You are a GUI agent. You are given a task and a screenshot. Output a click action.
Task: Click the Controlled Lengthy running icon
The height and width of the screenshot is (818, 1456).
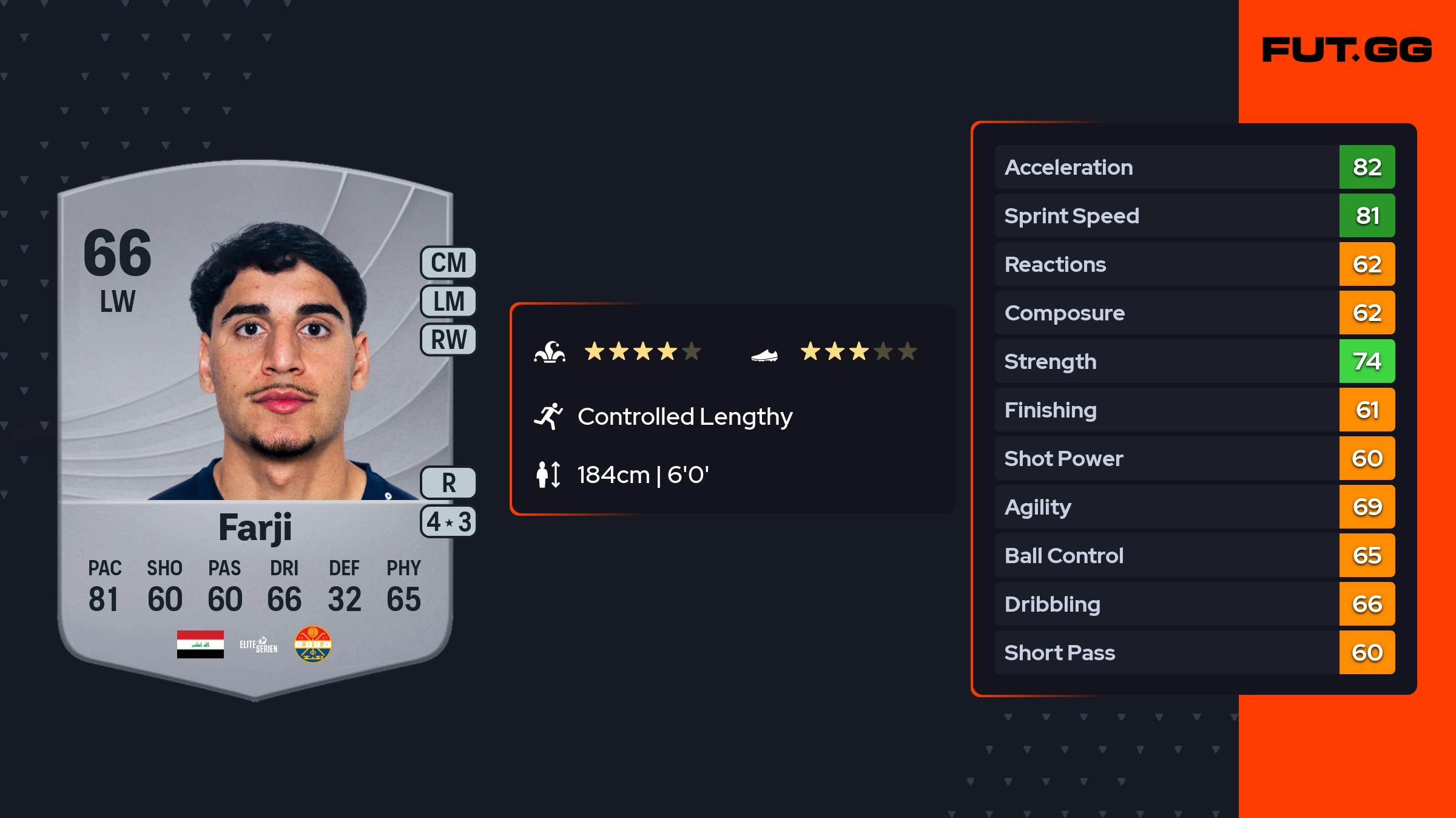pos(548,416)
